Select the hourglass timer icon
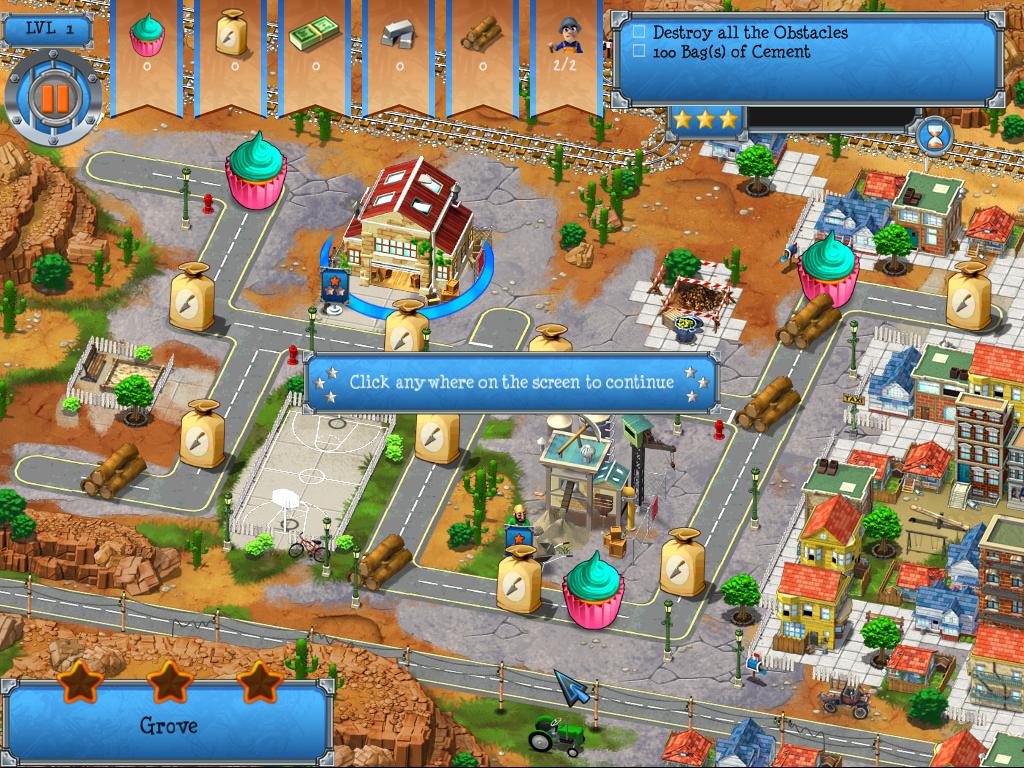 (936, 135)
